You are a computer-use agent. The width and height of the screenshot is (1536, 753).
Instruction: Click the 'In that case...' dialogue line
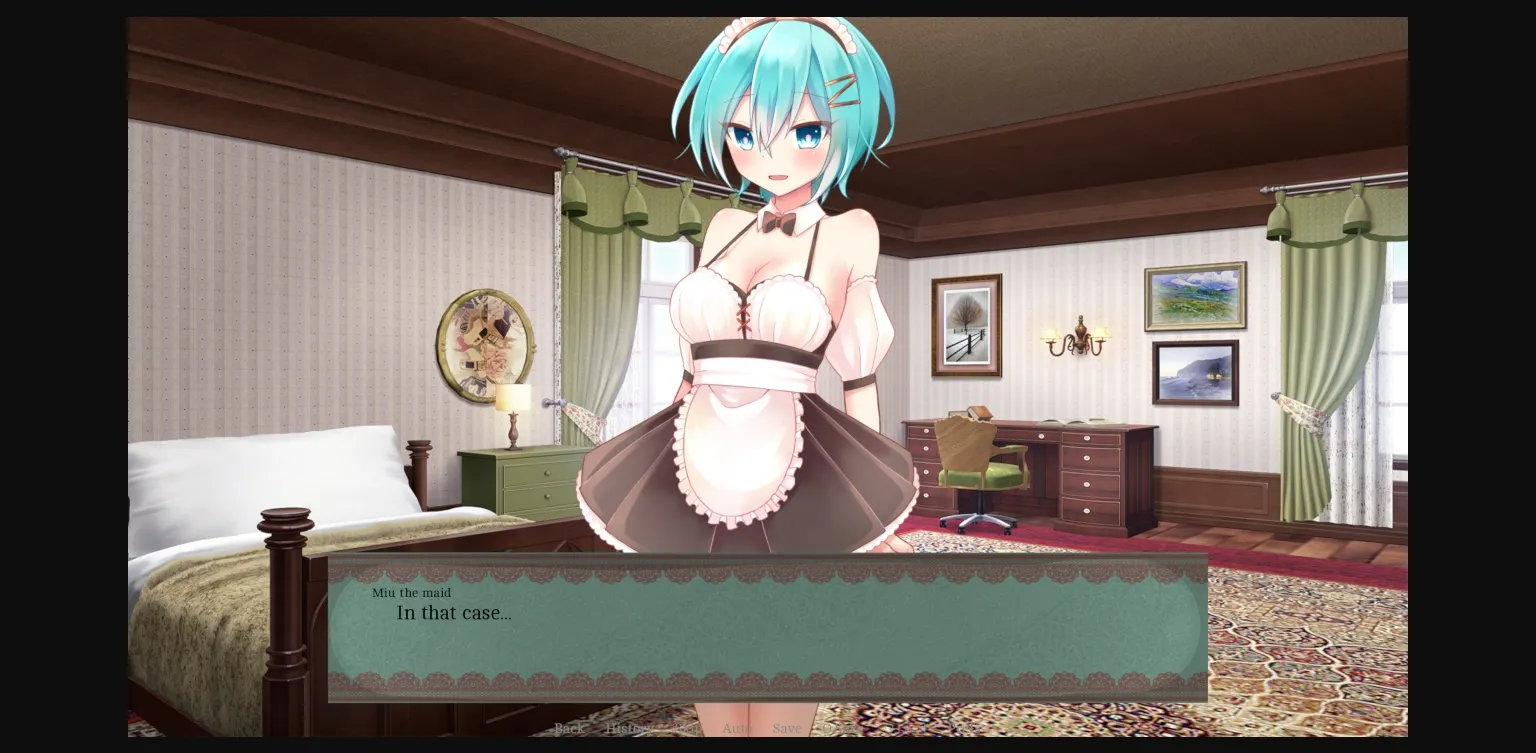pos(454,613)
